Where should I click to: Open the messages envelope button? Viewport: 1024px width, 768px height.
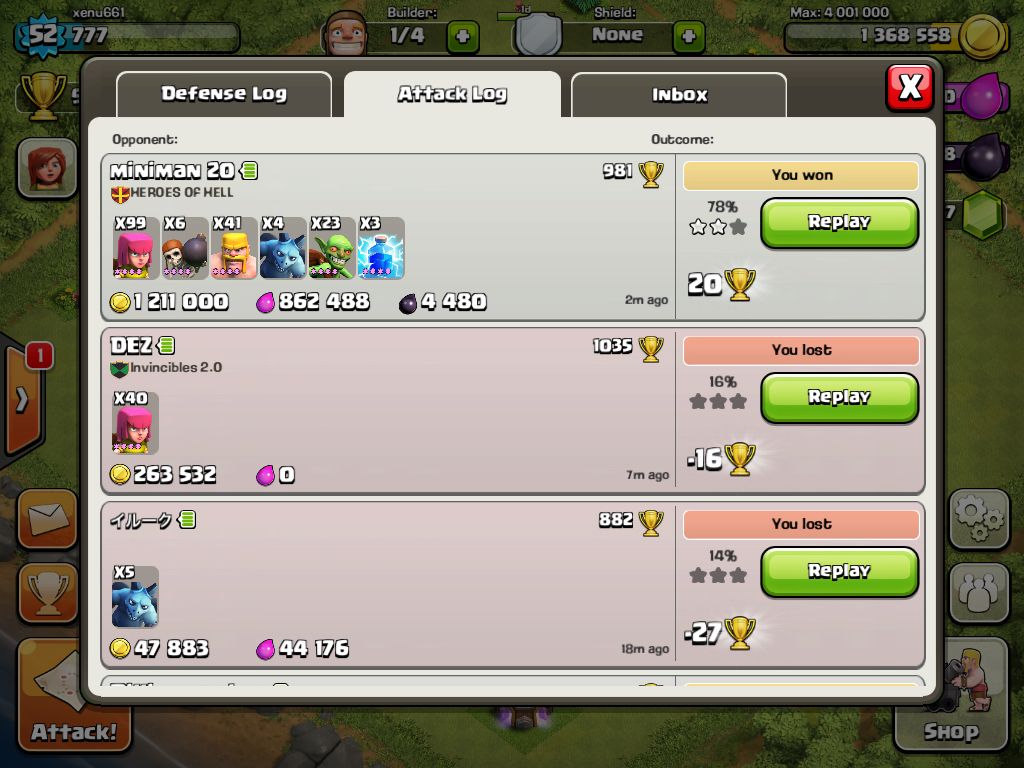click(x=46, y=518)
